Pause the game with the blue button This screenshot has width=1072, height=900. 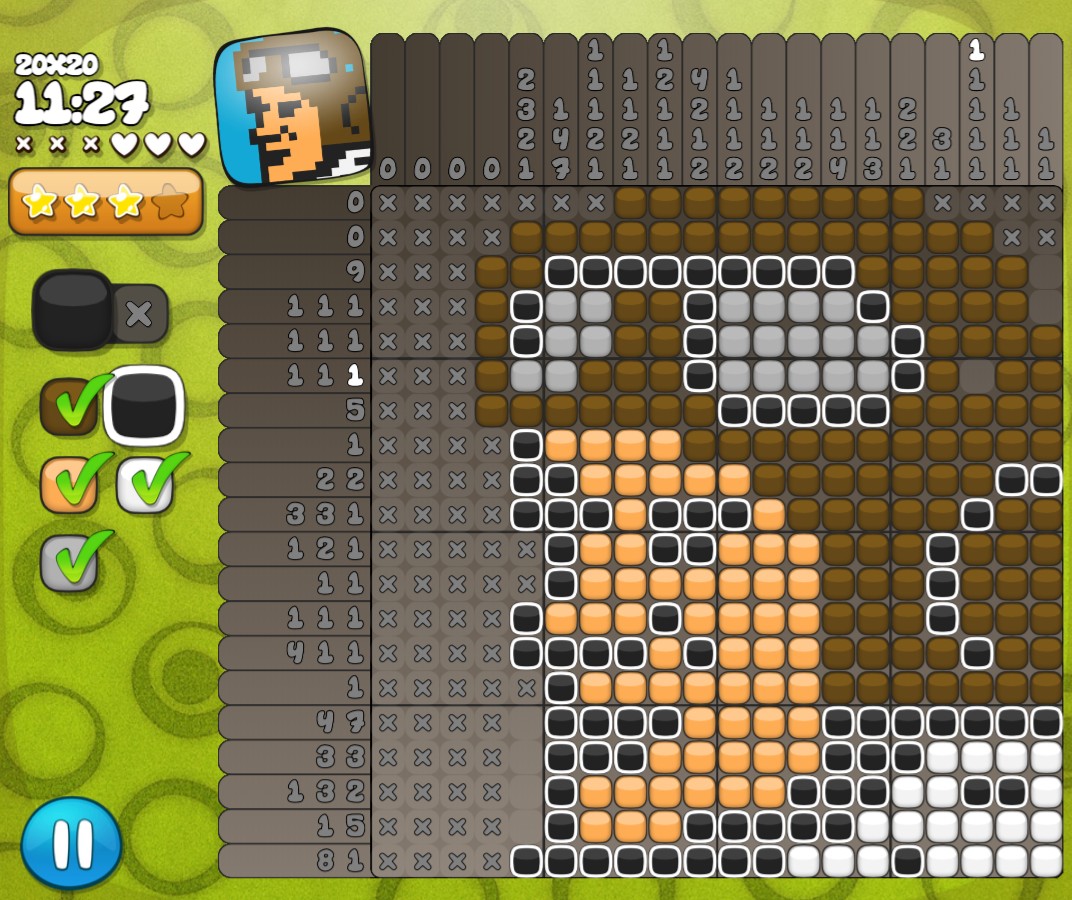point(71,842)
